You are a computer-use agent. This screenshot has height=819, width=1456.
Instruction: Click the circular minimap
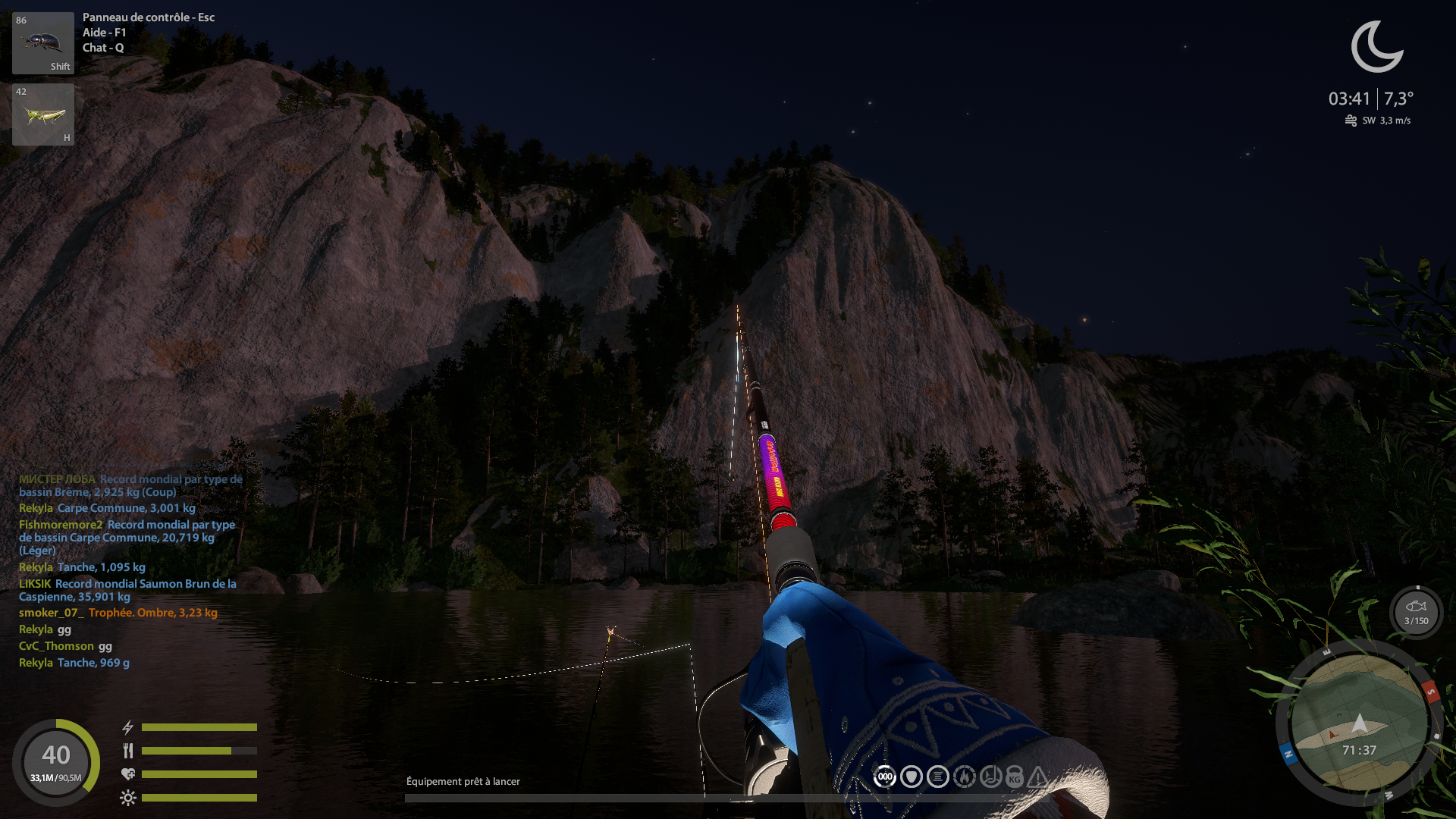coord(1358,723)
